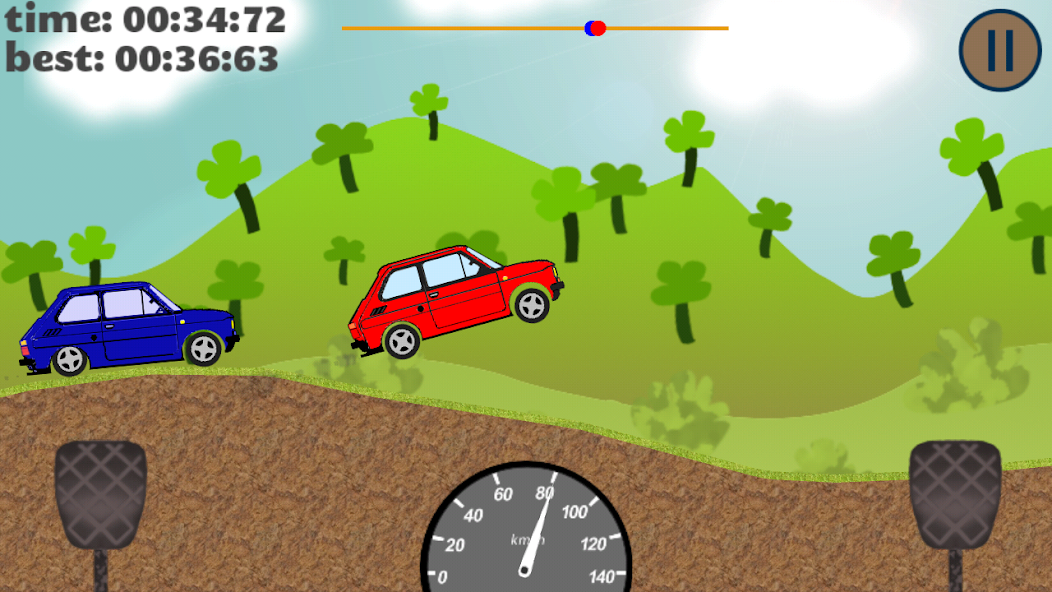Viewport: 1052px width, 592px height.
Task: Step on the left brake pedal
Action: coord(100,494)
